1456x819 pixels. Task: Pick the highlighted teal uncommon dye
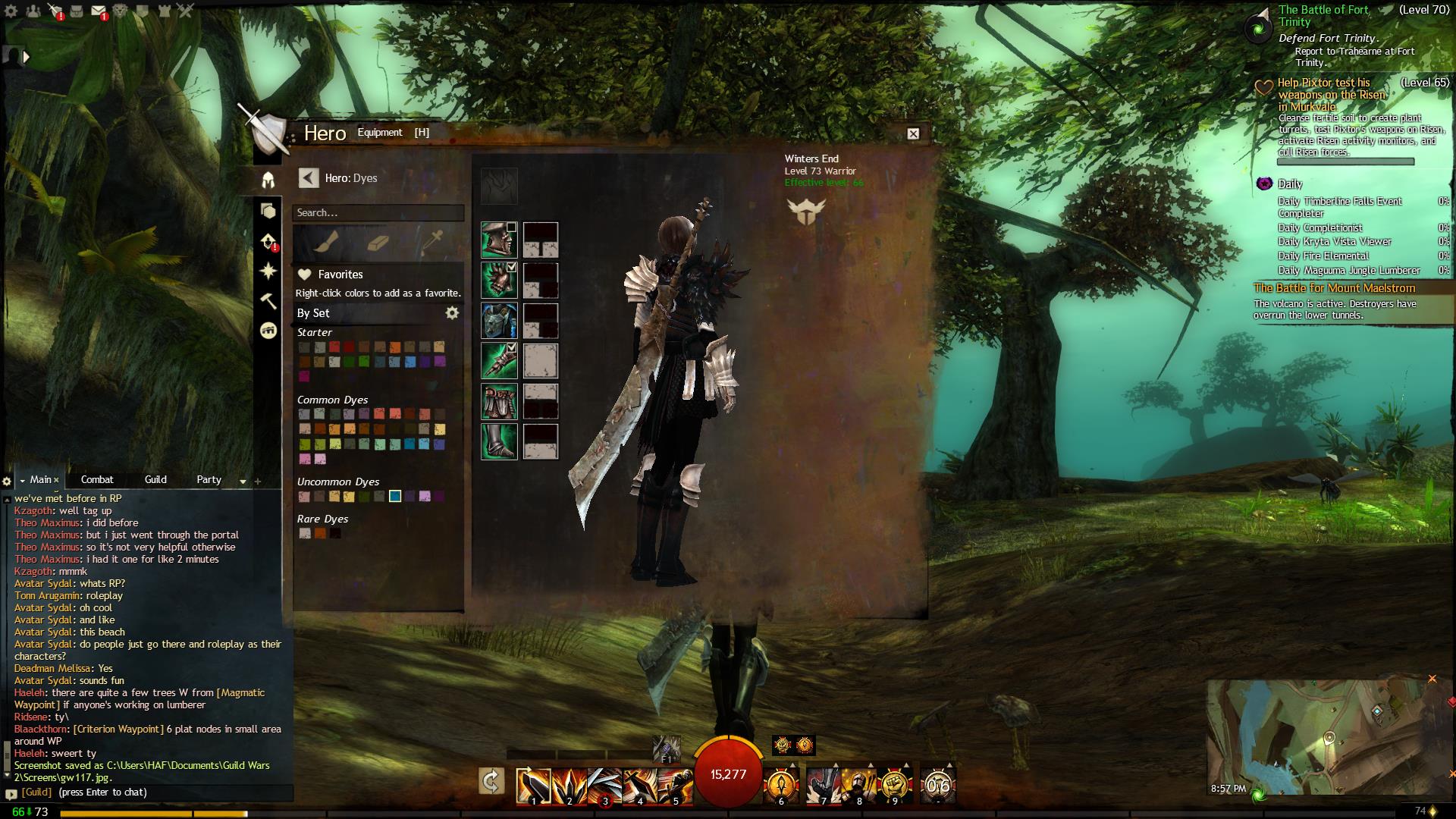[395, 497]
